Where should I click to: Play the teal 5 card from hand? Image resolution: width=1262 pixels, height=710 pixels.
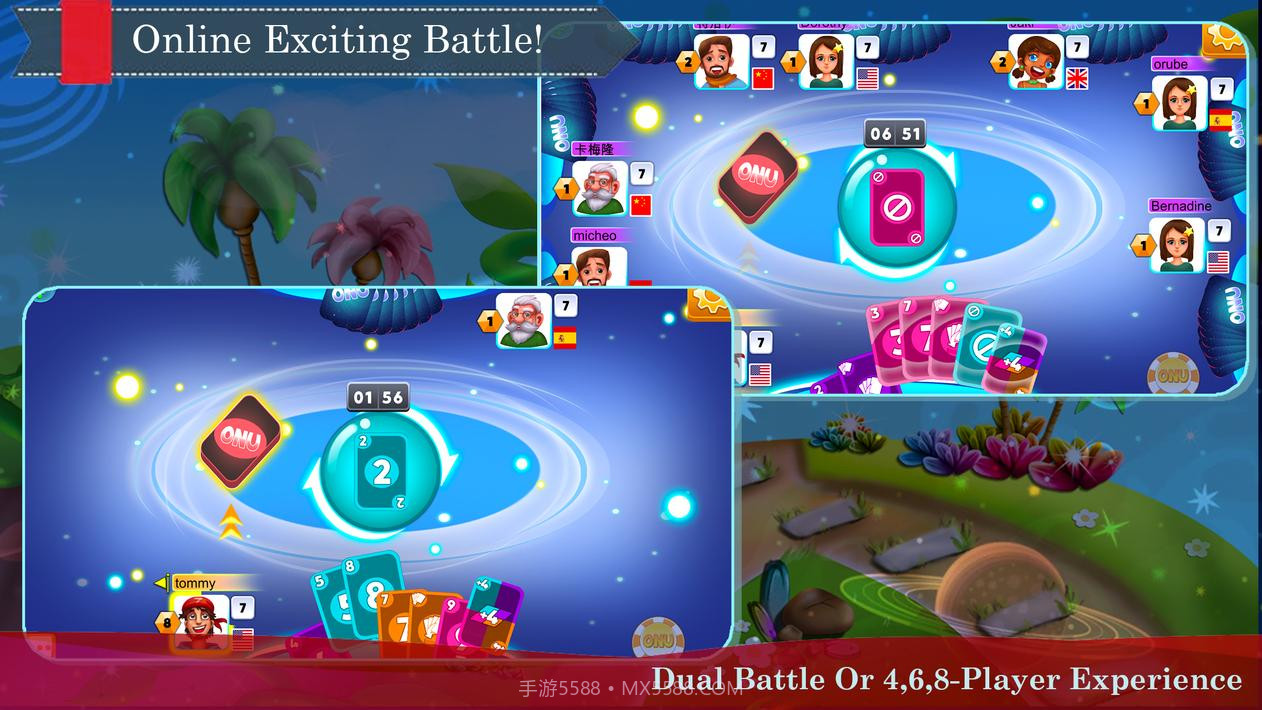[x=324, y=600]
